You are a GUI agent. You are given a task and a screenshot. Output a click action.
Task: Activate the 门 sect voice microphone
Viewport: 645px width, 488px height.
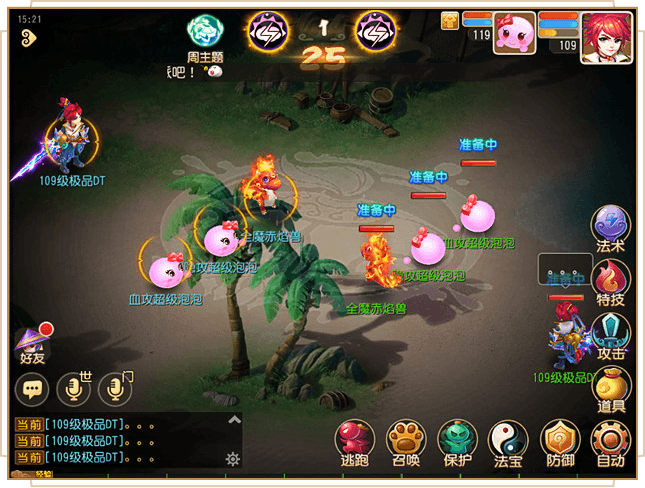115,389
